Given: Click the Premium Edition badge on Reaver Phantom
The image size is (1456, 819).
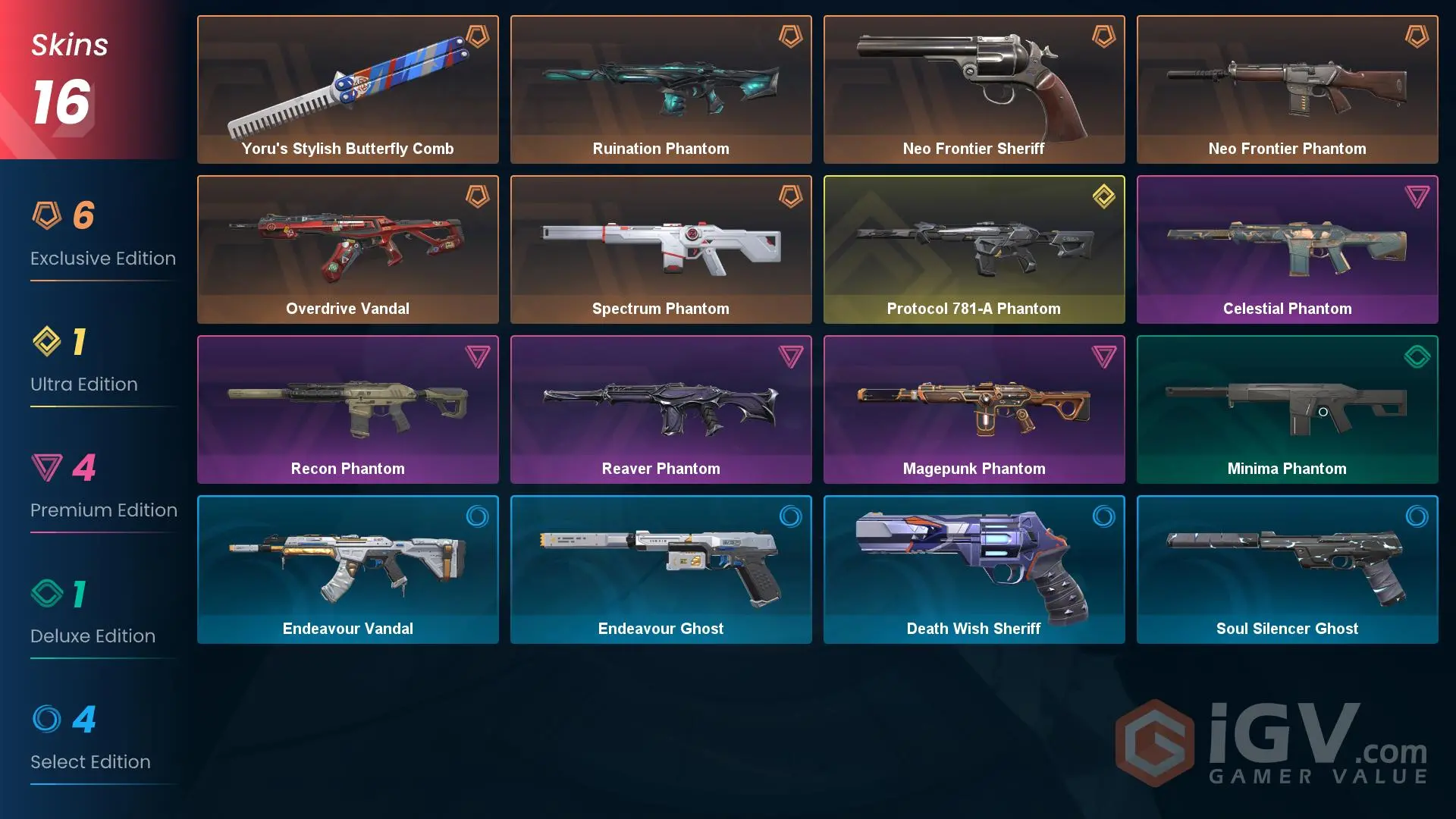Looking at the screenshot, I should pyautogui.click(x=789, y=356).
